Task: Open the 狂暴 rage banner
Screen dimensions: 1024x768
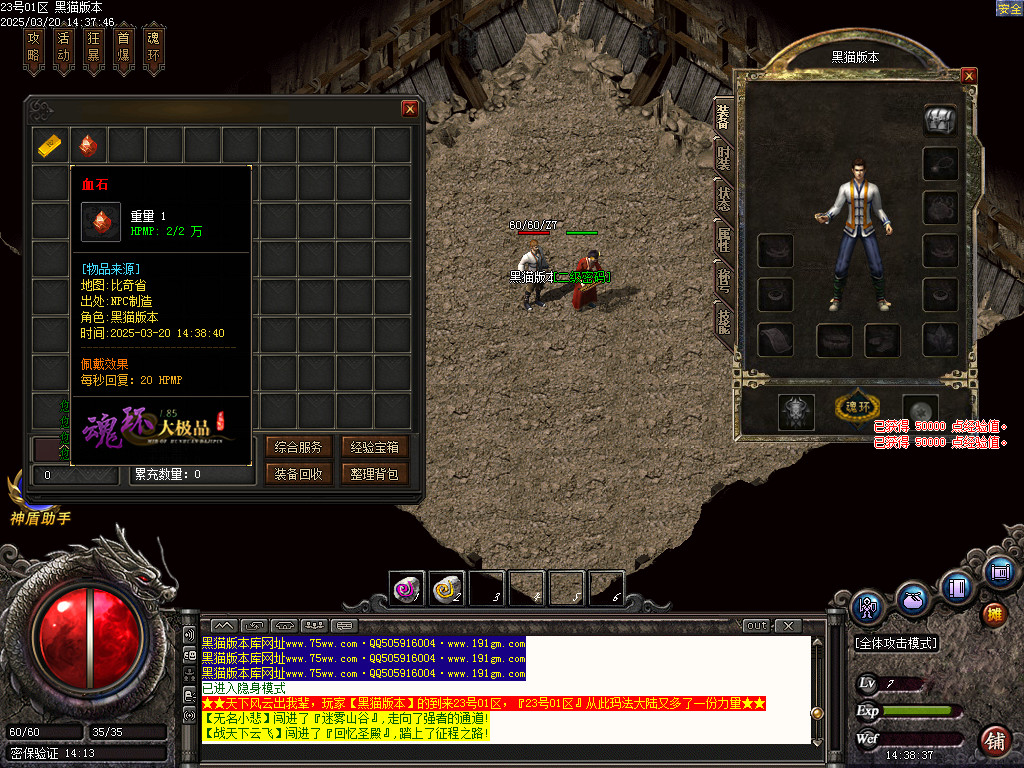Action: 94,49
